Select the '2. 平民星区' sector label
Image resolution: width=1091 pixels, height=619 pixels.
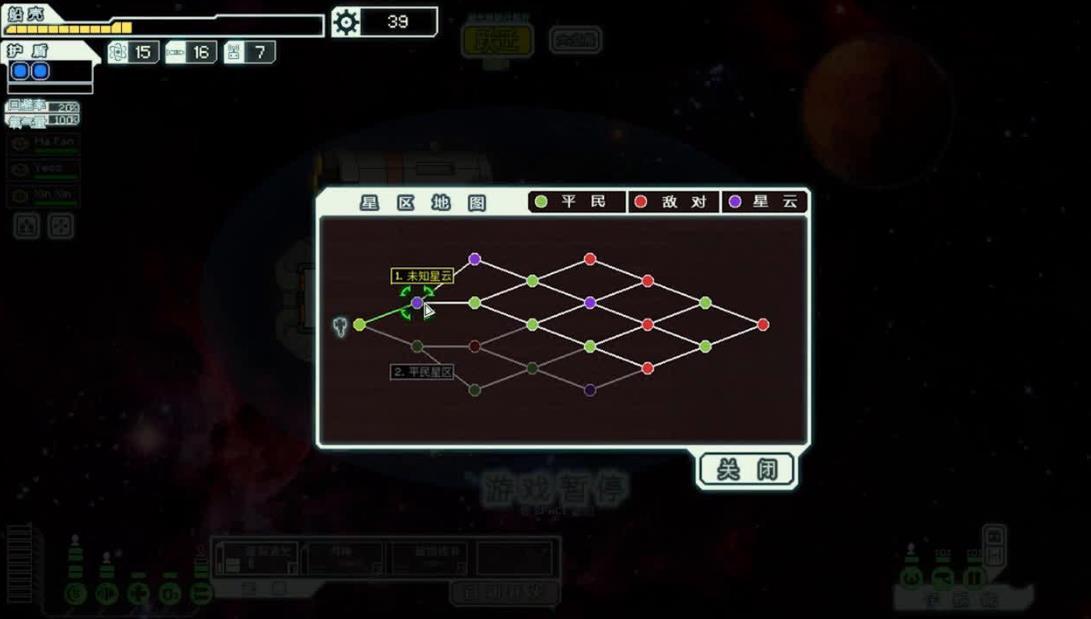(422, 372)
